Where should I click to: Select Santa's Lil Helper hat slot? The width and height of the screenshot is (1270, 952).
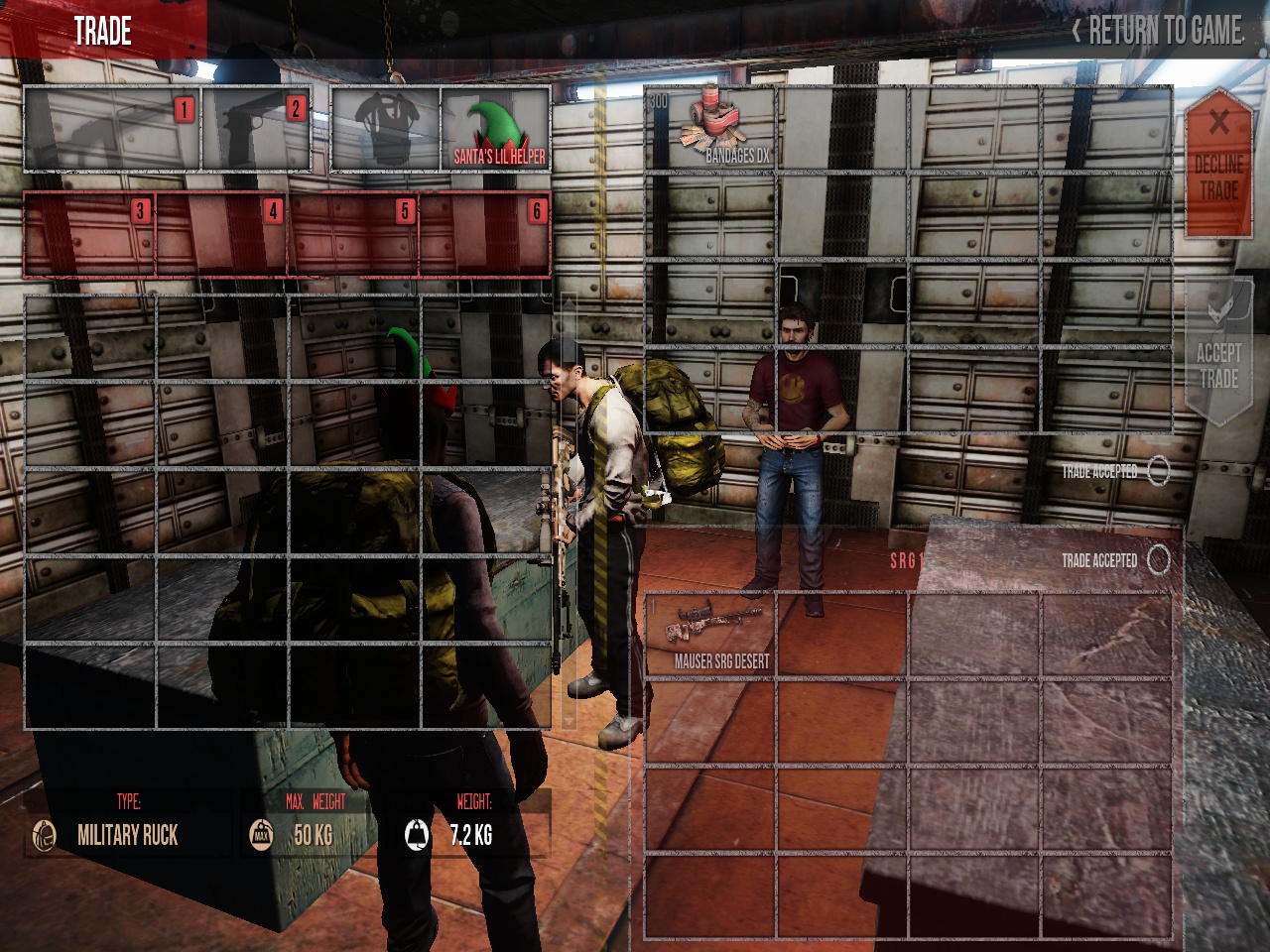pyautogui.click(x=495, y=130)
